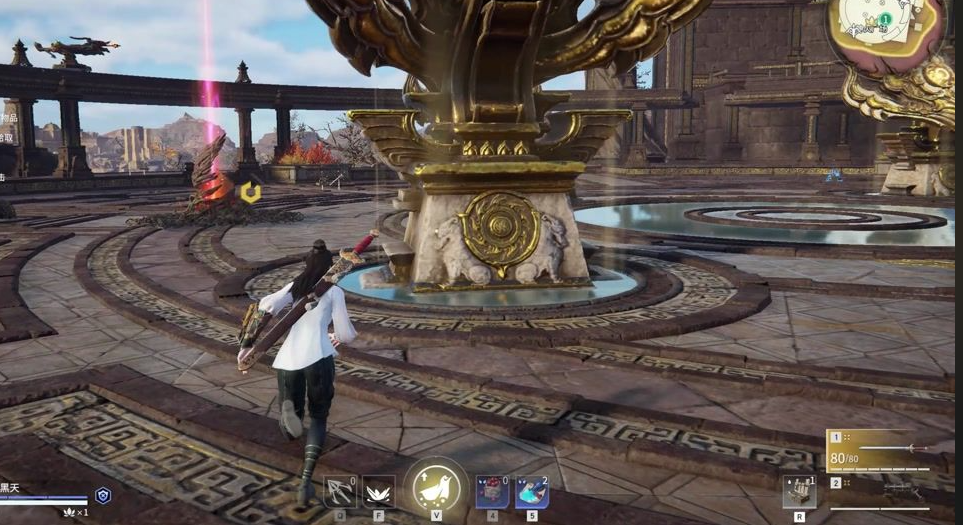Use the red item in slot 4
The height and width of the screenshot is (525, 963).
pos(492,492)
